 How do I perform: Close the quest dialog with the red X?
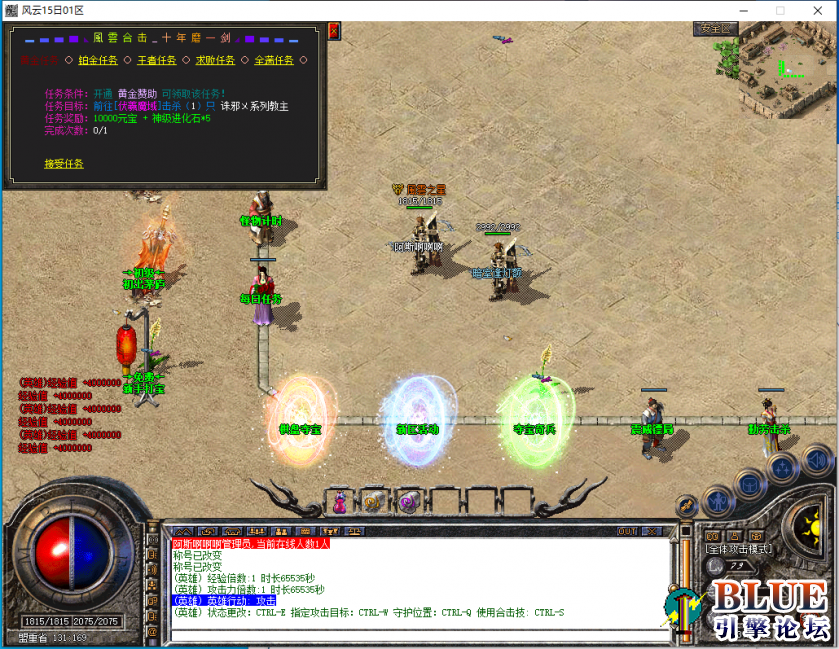pyautogui.click(x=333, y=31)
